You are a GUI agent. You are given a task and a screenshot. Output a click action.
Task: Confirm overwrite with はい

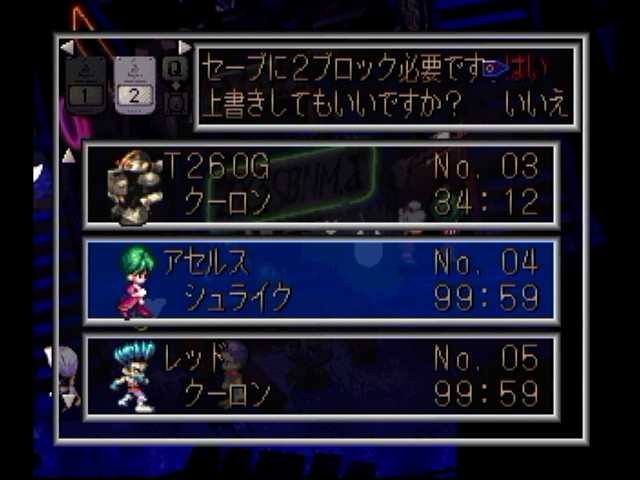click(x=527, y=69)
